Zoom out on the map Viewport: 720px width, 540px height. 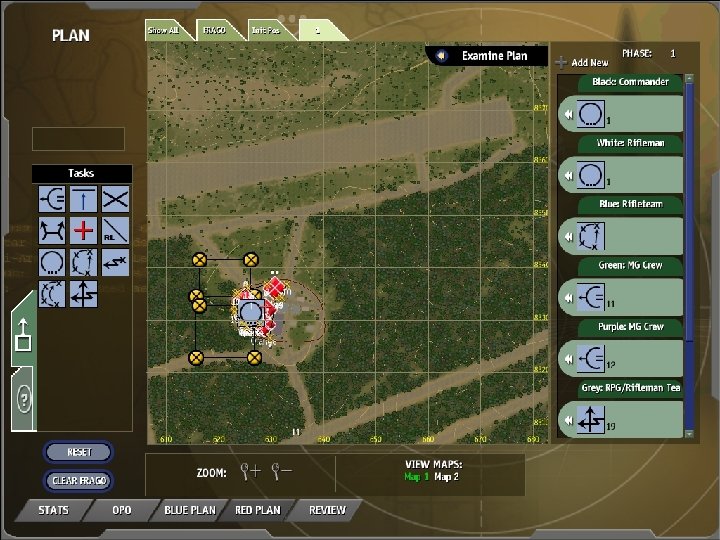[282, 472]
